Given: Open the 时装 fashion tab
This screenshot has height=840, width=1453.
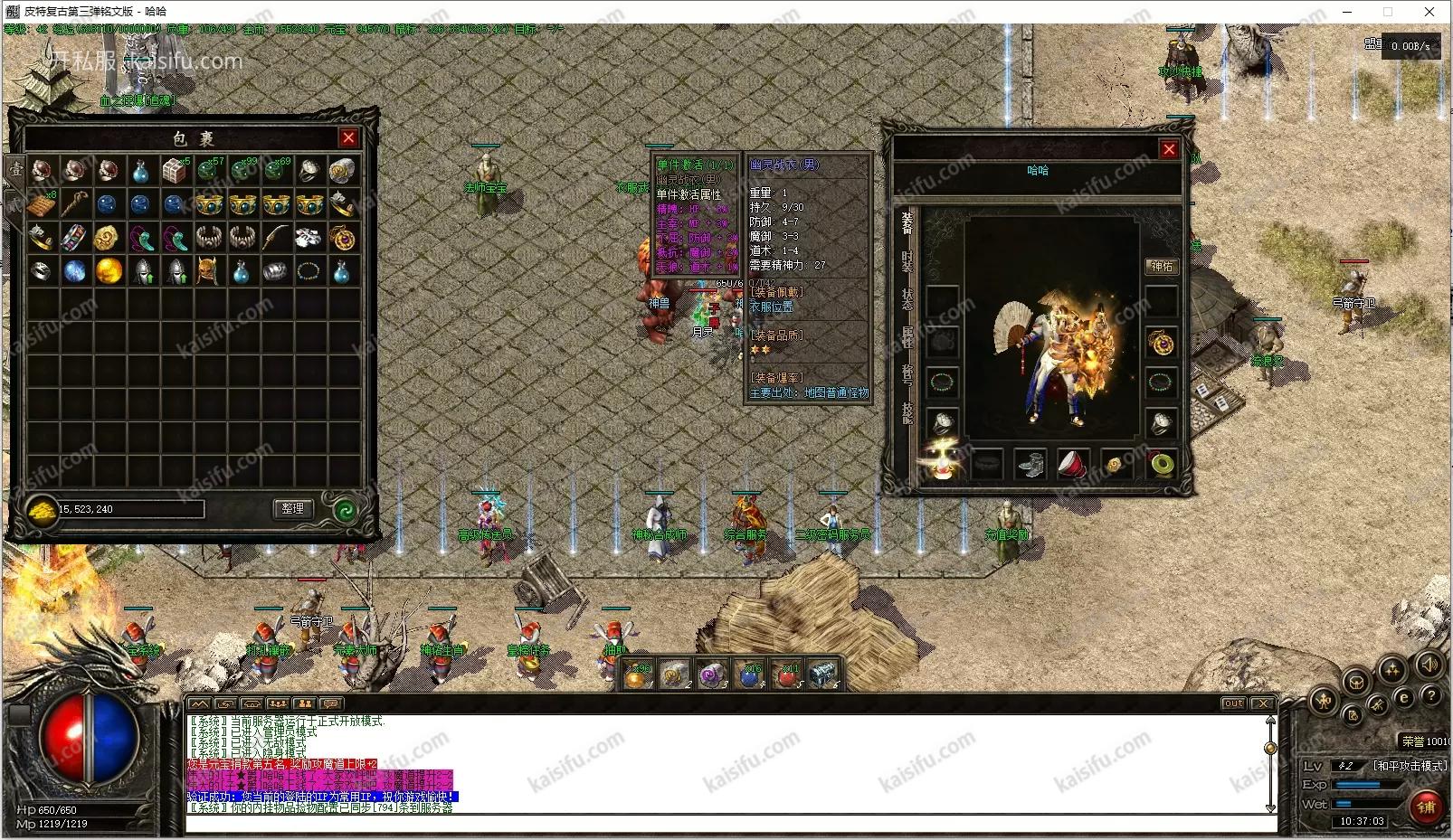Looking at the screenshot, I should [907, 262].
